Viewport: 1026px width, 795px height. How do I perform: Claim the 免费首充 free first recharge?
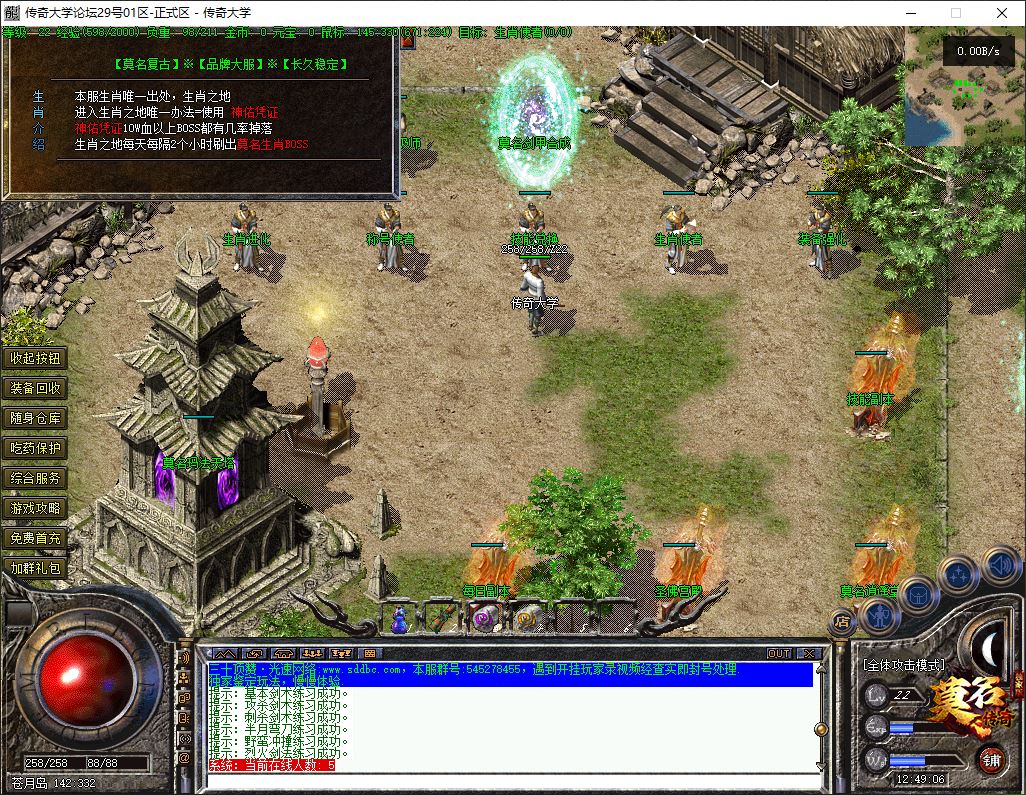(x=36, y=538)
